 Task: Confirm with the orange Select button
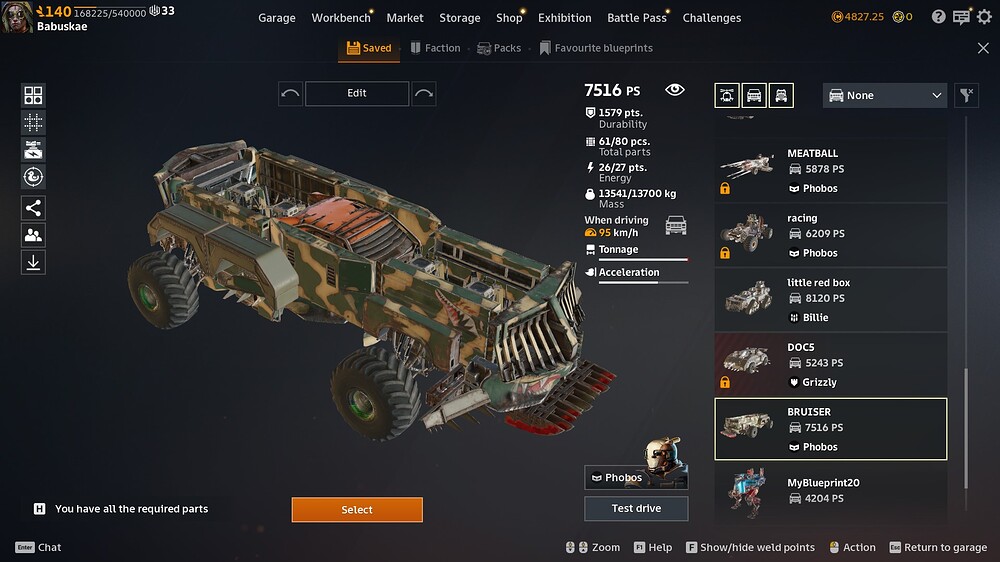[357, 510]
